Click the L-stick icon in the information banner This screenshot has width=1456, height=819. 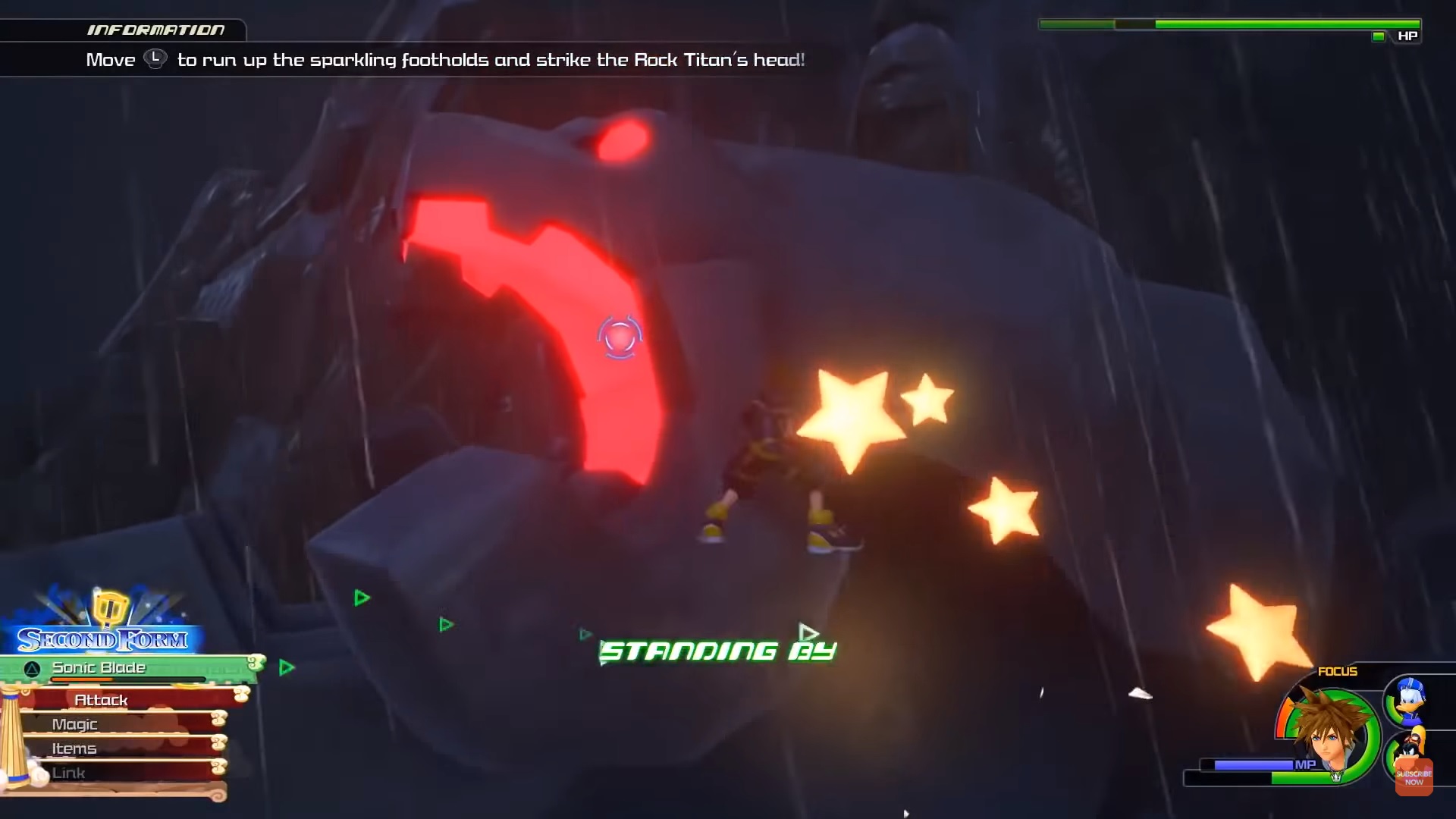tap(155, 60)
